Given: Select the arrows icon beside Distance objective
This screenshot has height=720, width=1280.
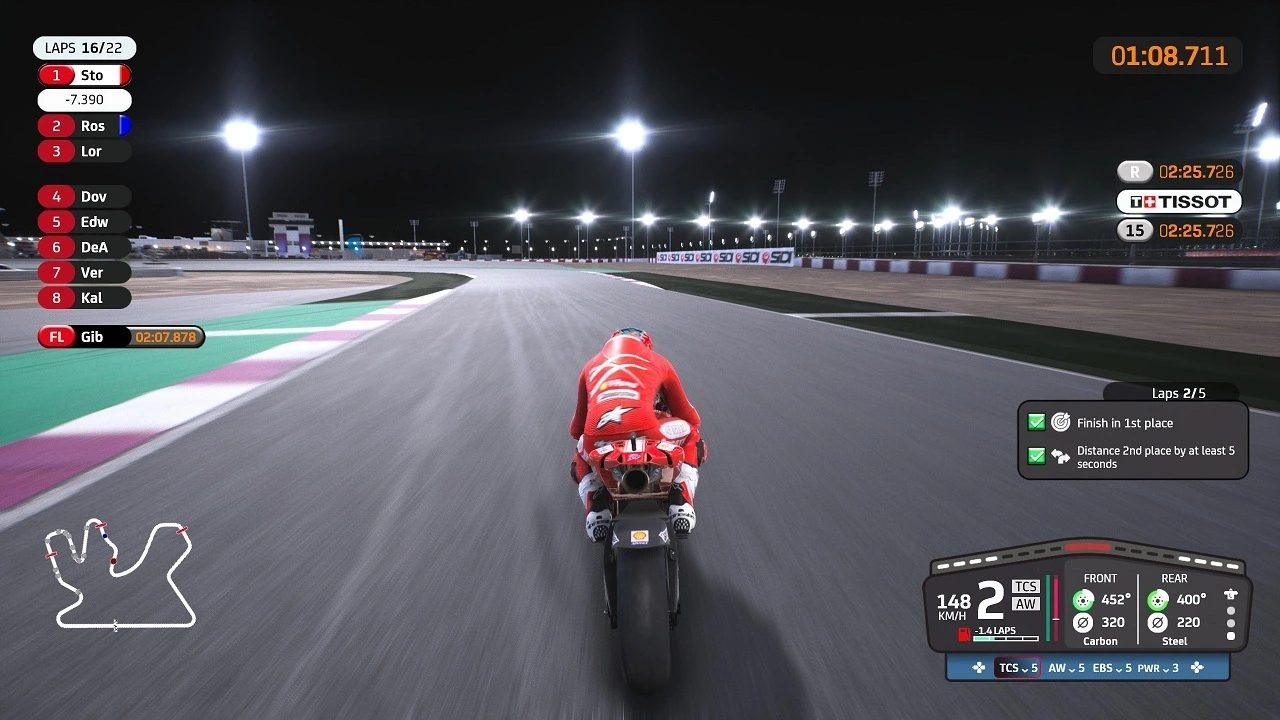Looking at the screenshot, I should [1063, 456].
